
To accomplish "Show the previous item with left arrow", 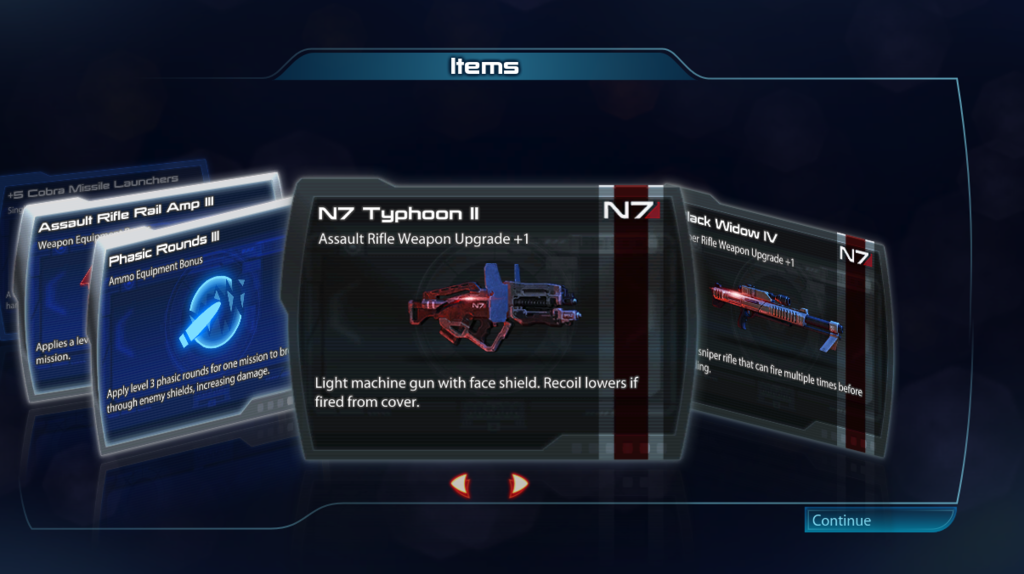I will tap(459, 486).
